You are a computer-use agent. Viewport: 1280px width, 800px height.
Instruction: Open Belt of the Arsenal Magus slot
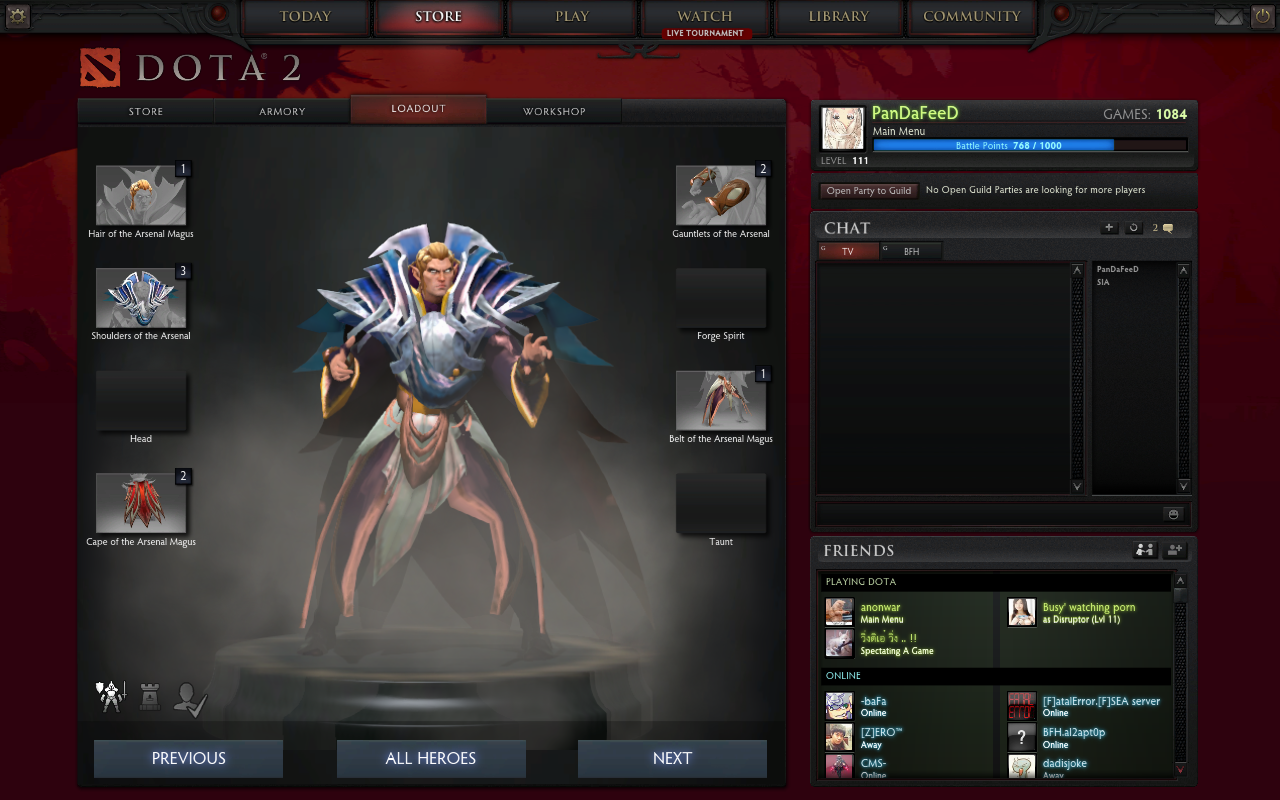[721, 401]
